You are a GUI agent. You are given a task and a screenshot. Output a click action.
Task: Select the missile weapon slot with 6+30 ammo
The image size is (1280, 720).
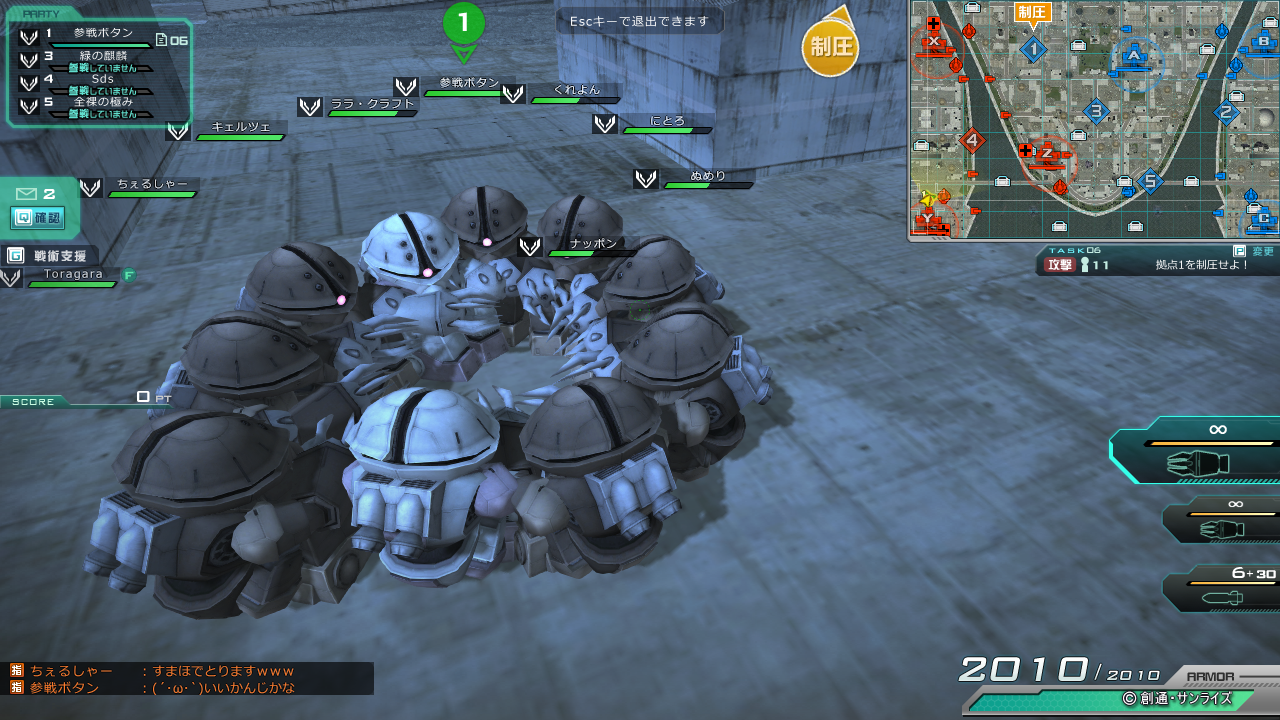(1225, 588)
